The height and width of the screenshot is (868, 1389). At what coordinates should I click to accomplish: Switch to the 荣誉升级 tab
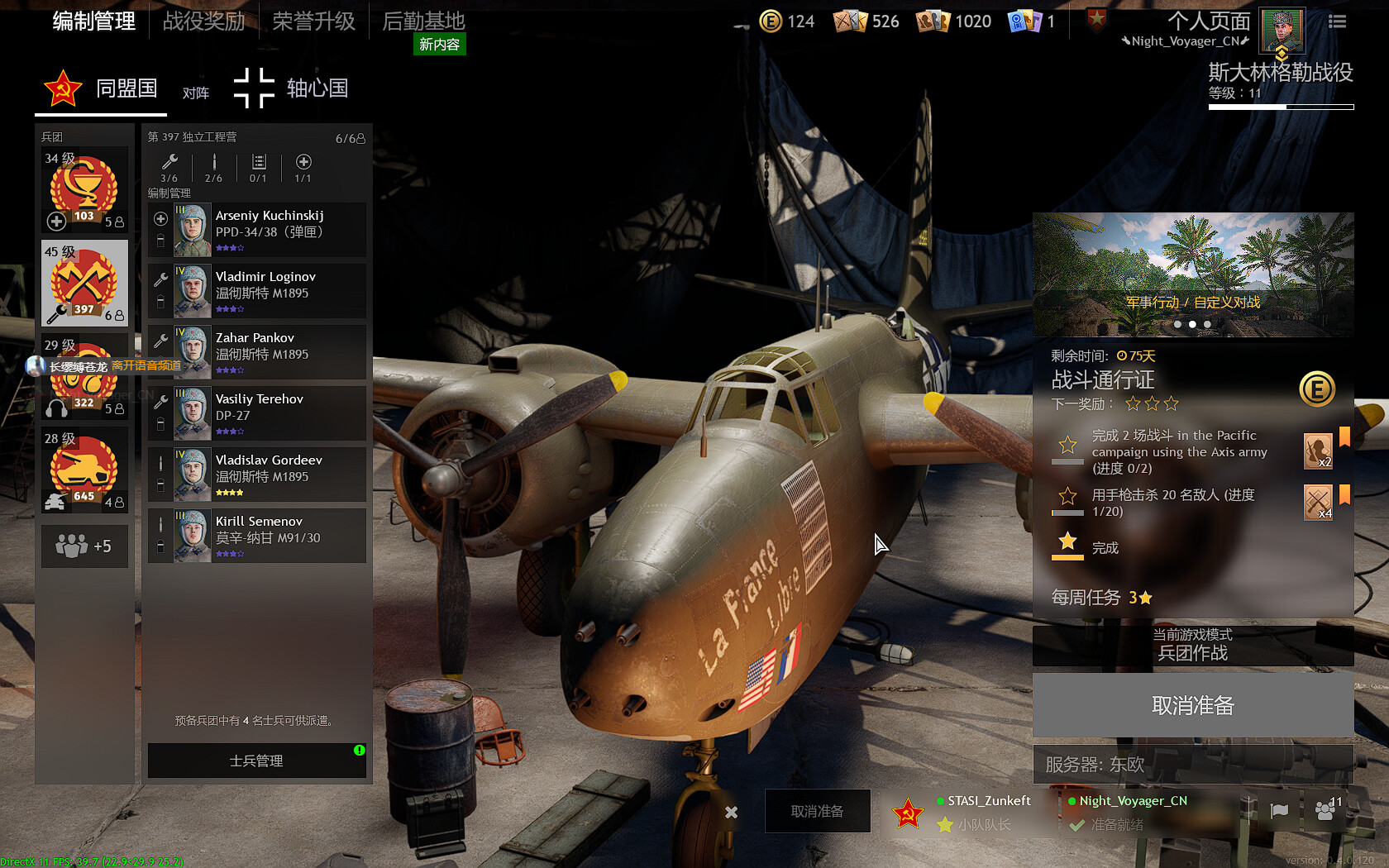(313, 21)
